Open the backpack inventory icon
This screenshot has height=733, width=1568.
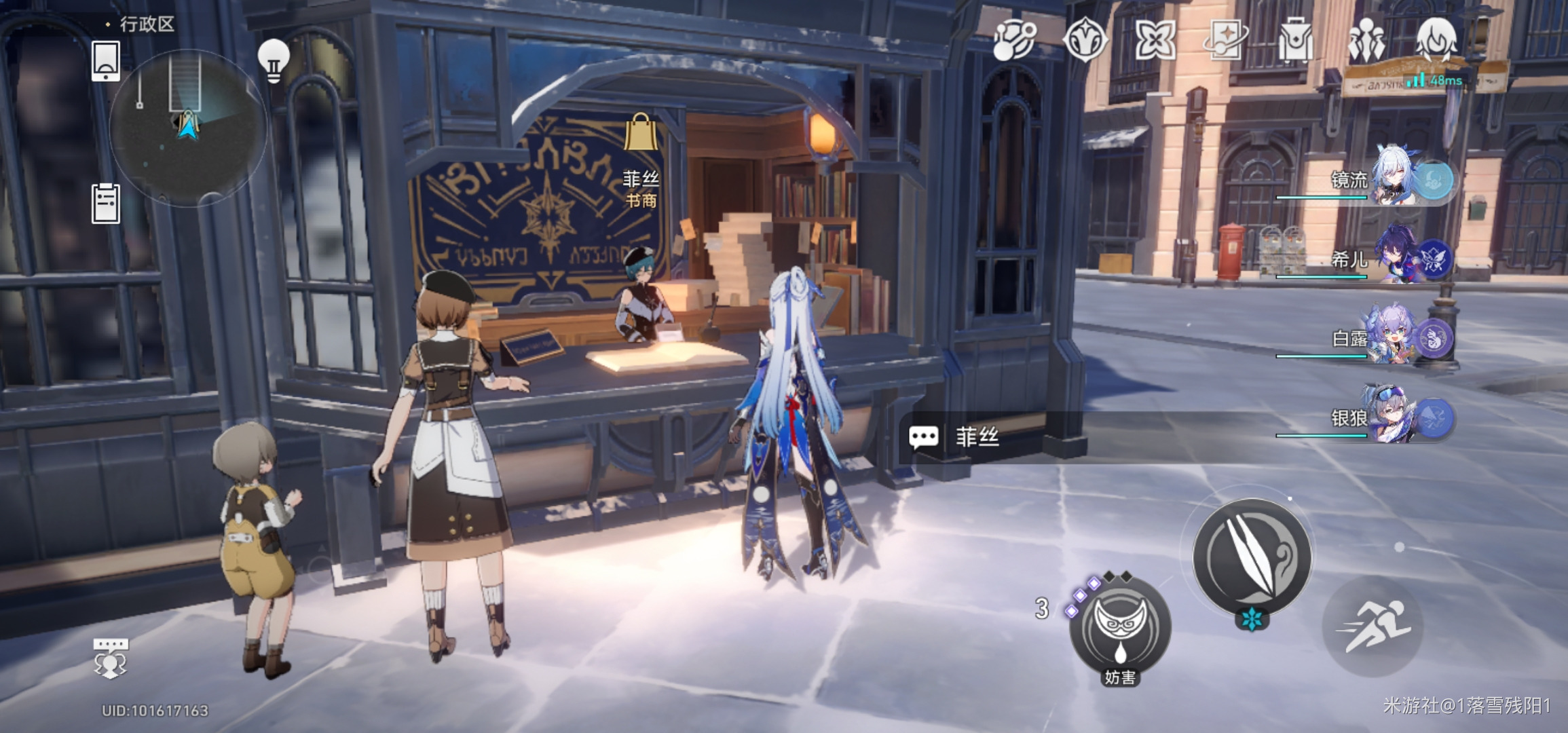pos(1295,40)
